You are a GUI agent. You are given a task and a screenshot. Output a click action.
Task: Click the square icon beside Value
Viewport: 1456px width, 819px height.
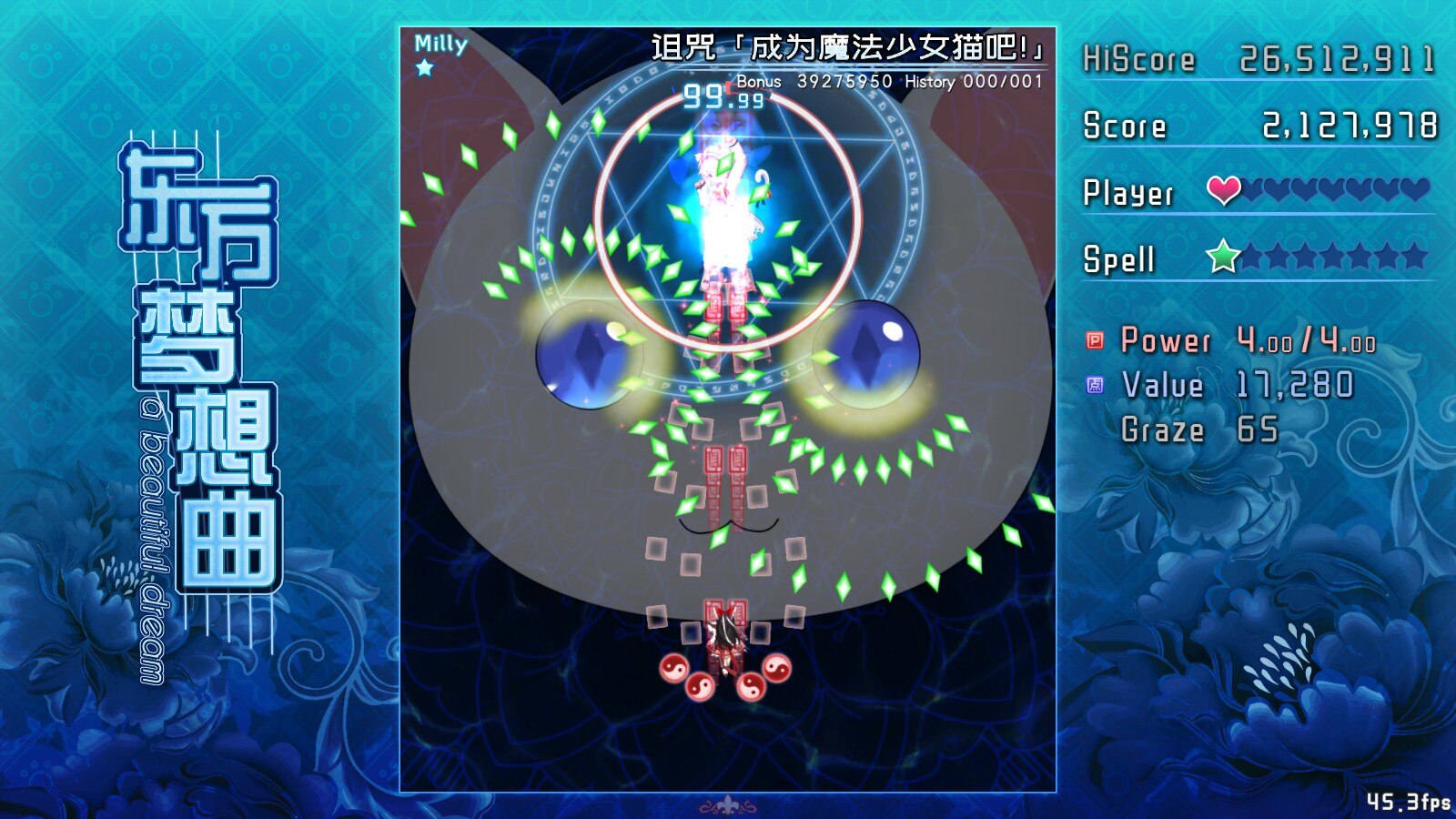[1096, 385]
